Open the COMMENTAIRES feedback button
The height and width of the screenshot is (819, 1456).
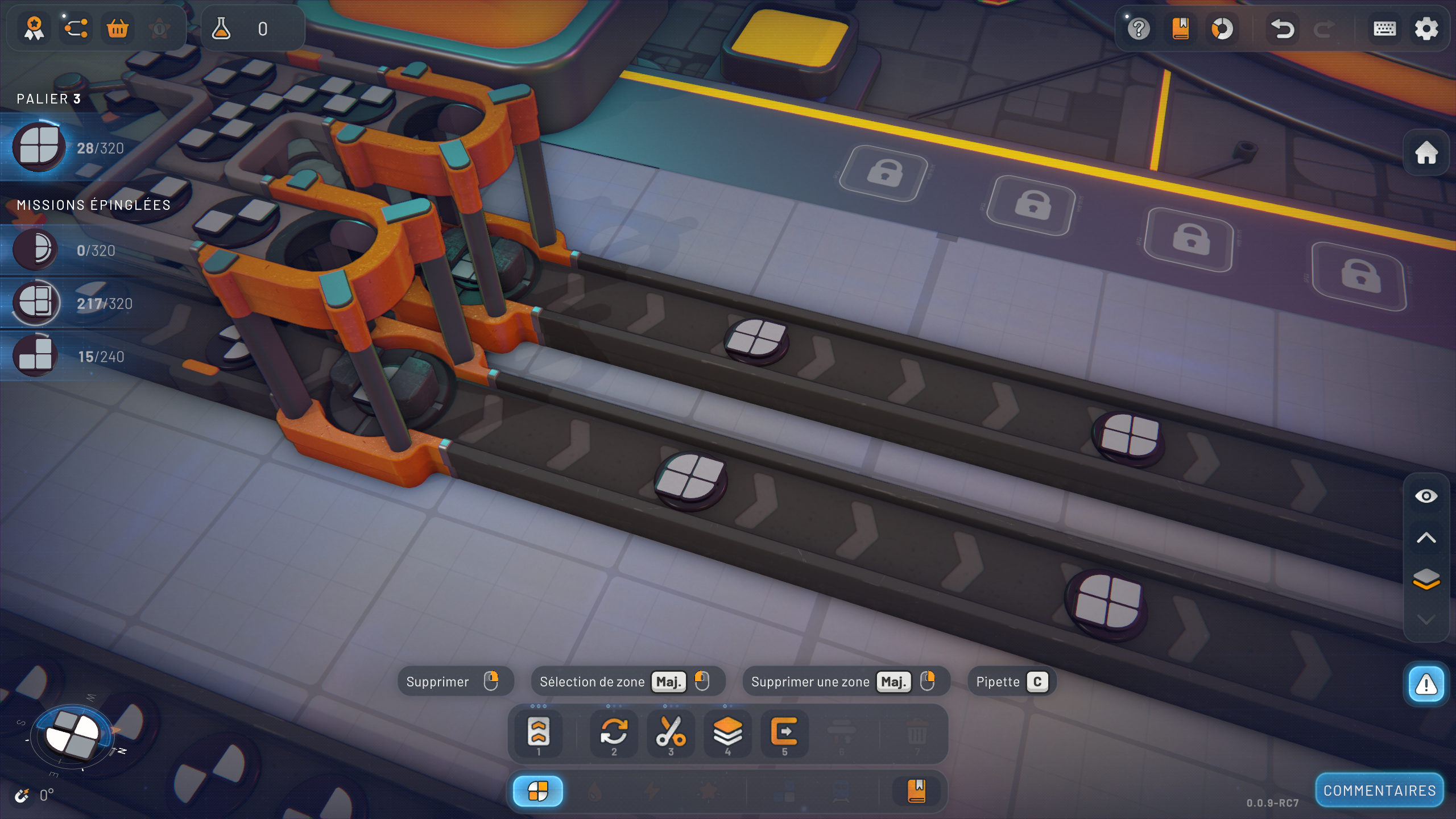[1379, 791]
